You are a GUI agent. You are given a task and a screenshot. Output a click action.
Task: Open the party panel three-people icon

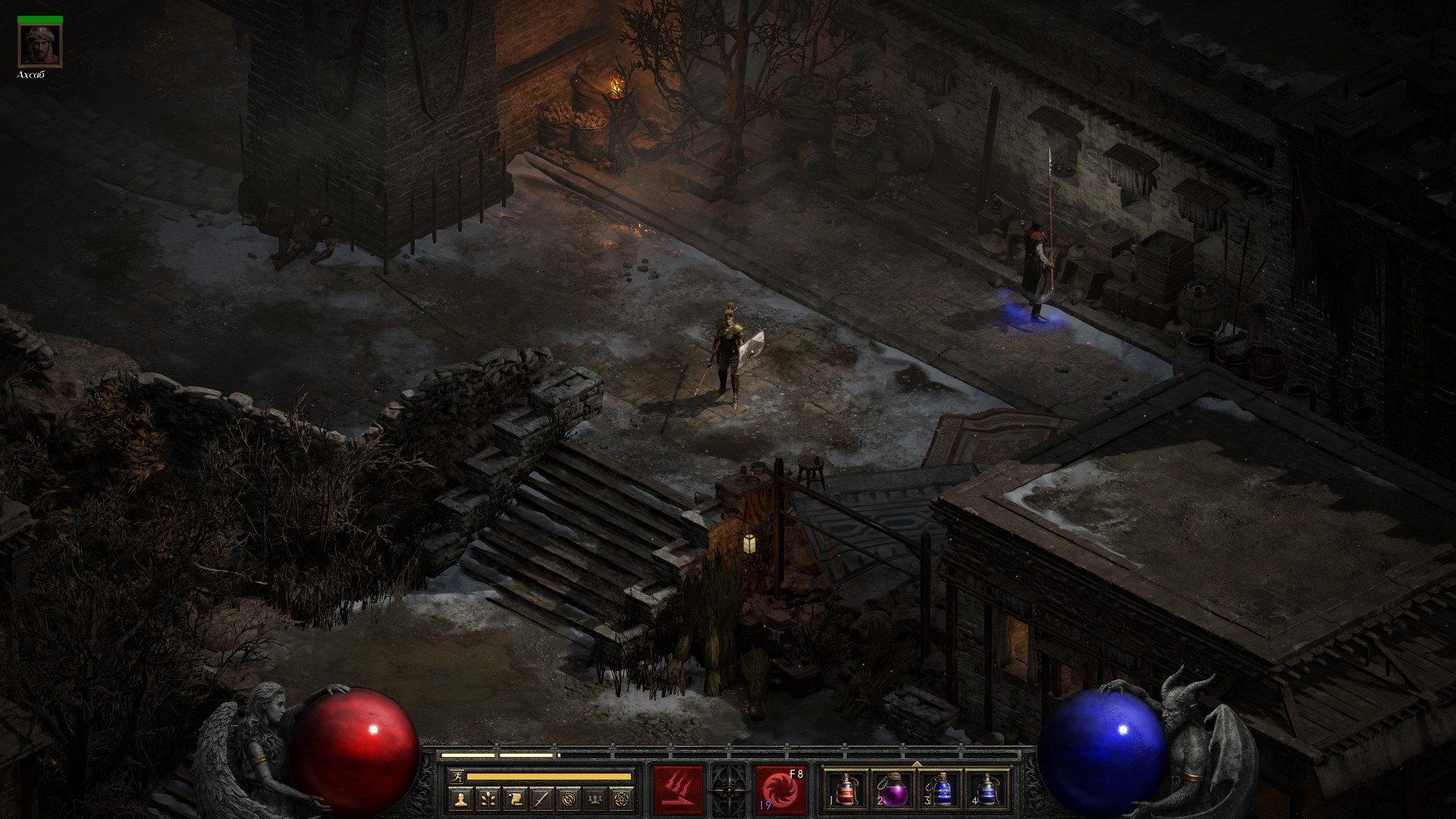(x=595, y=799)
